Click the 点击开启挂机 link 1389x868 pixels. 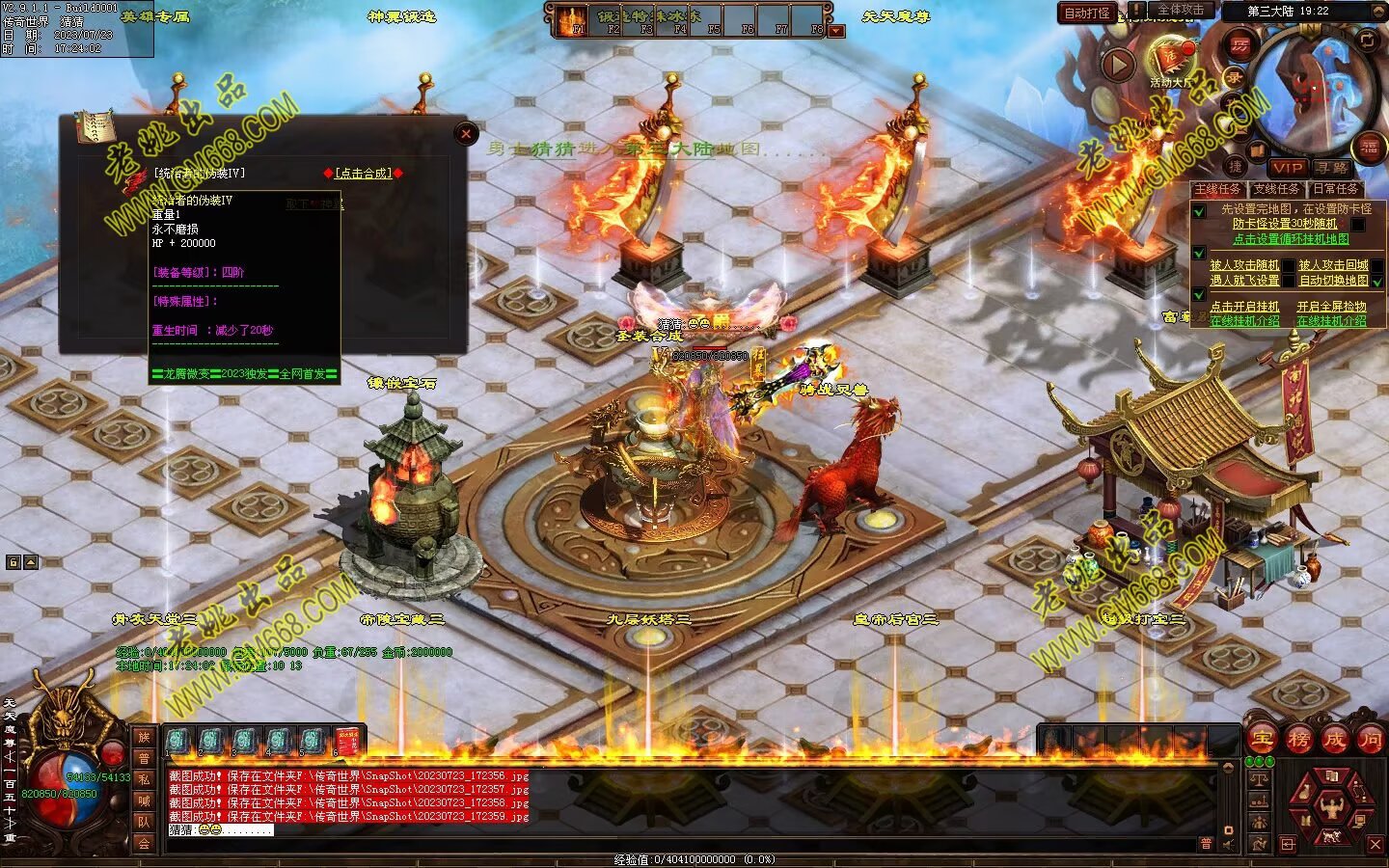[1244, 307]
